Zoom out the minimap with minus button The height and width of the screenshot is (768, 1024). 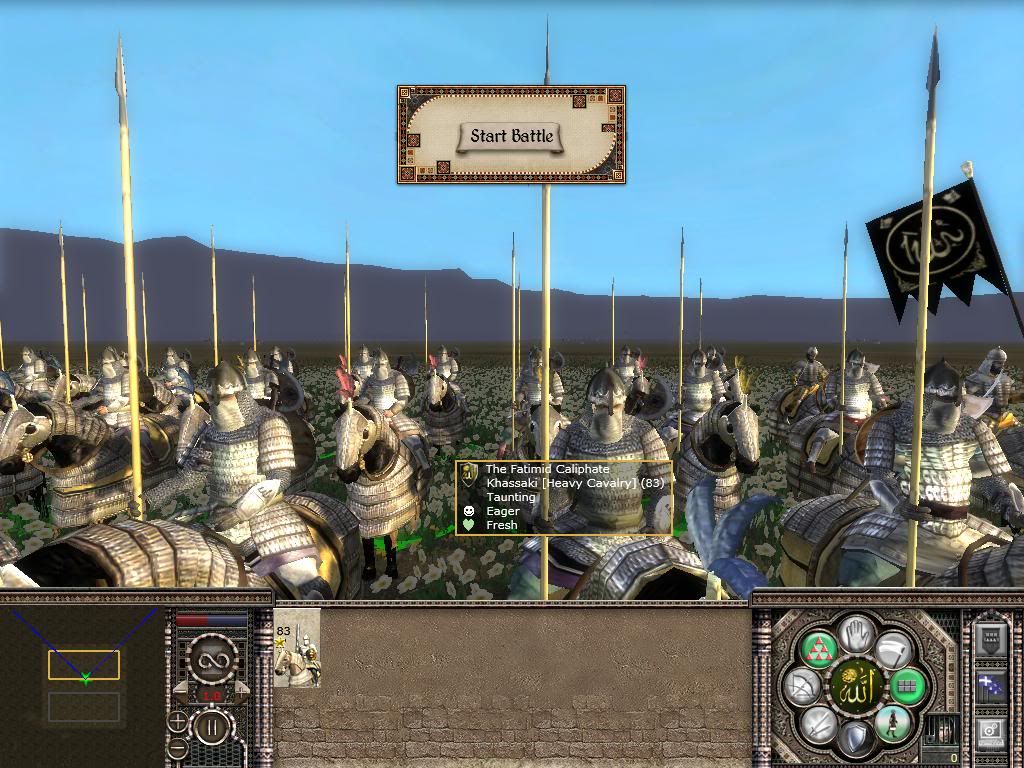click(x=177, y=746)
